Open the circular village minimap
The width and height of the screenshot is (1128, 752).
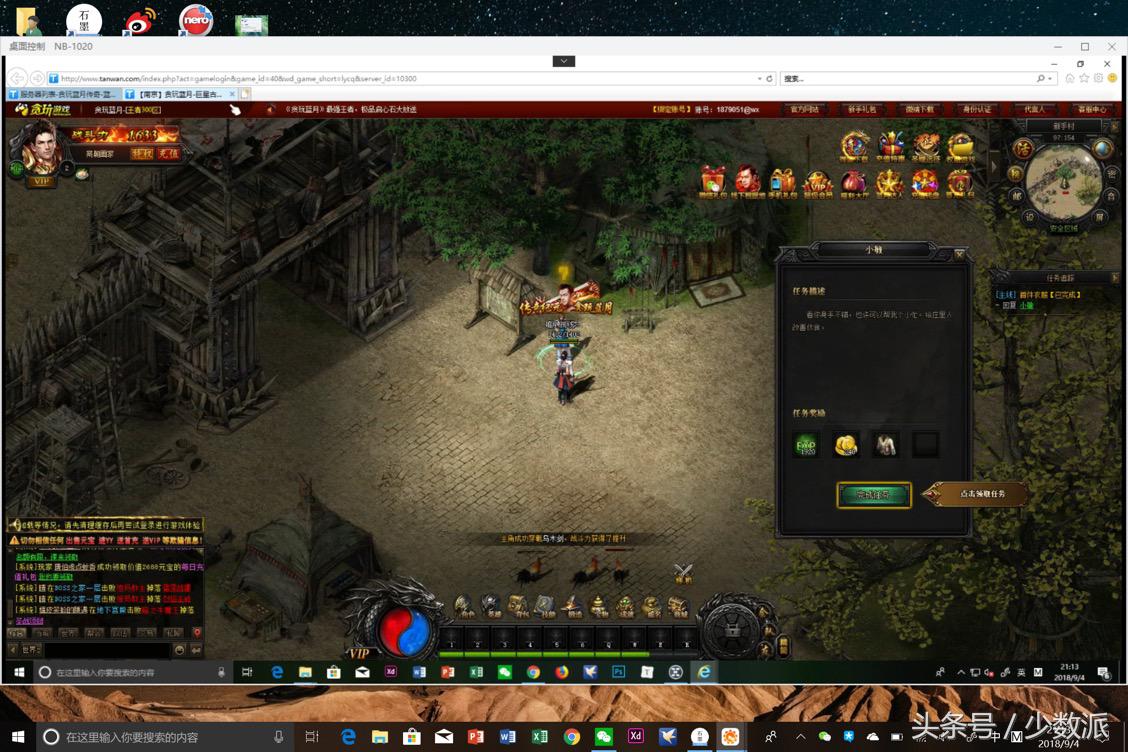(1062, 180)
